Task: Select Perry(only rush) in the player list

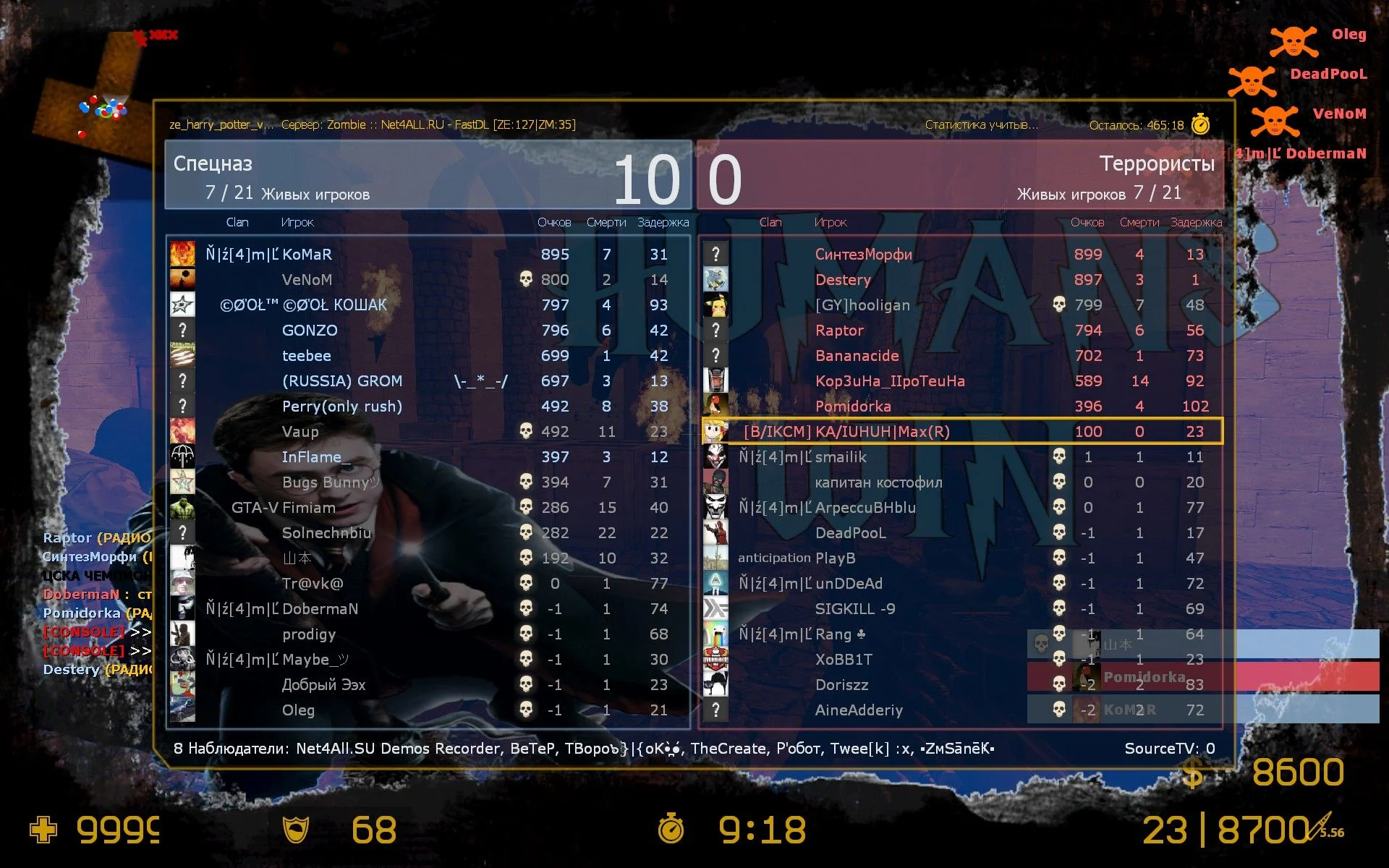Action: click(x=341, y=407)
